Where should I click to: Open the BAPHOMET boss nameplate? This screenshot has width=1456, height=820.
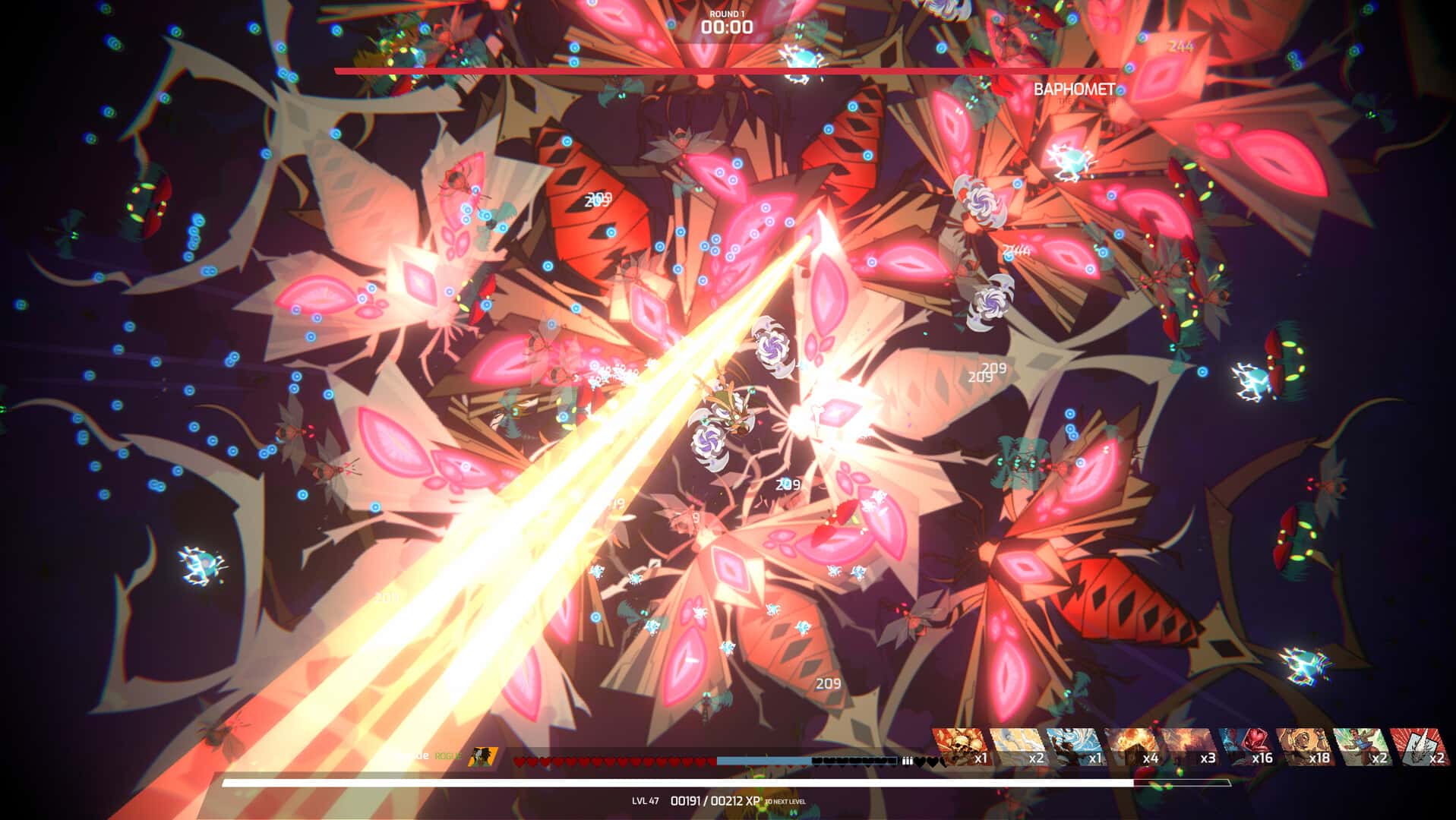(1073, 89)
